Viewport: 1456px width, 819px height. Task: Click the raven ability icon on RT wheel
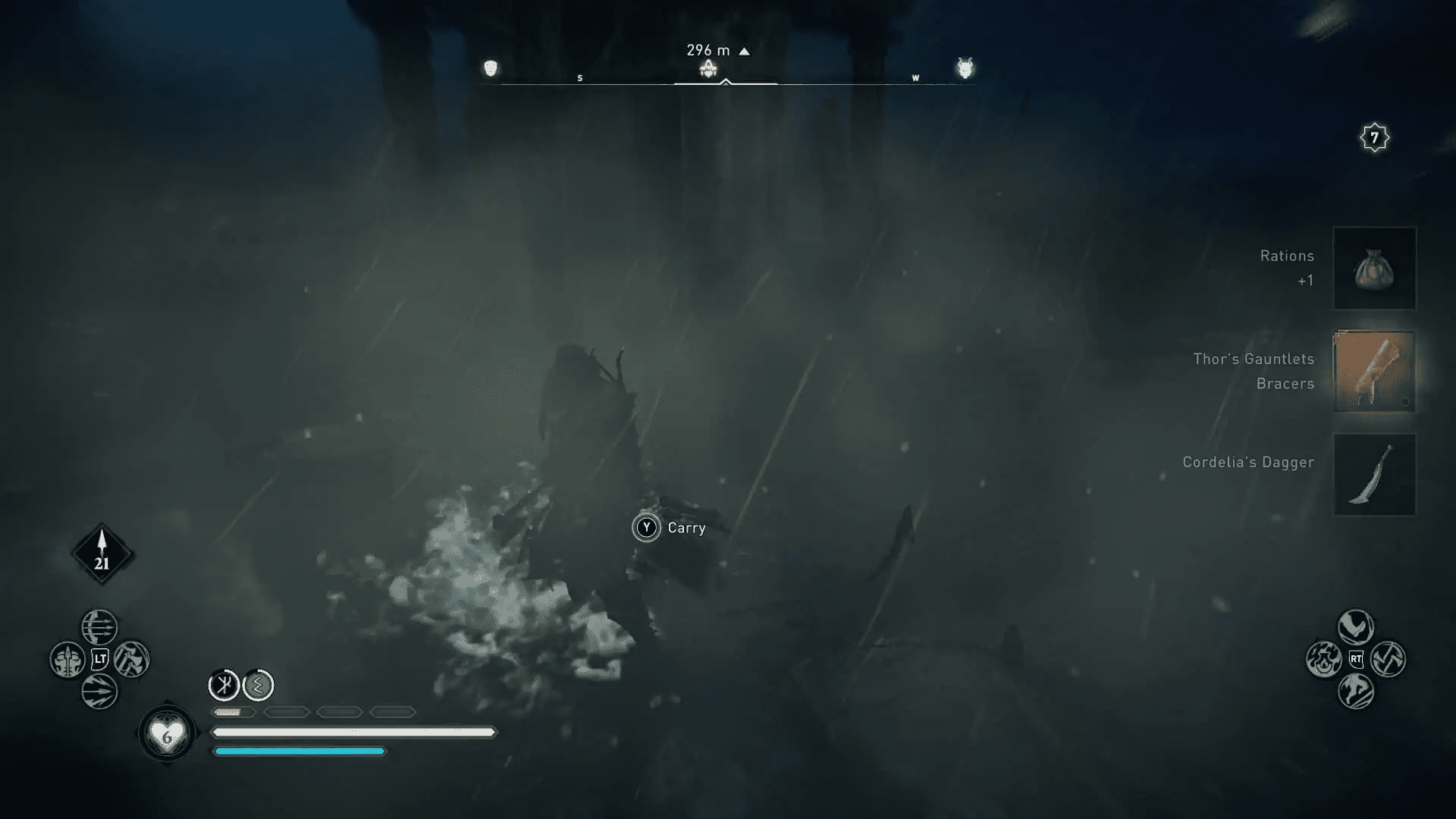point(1356,626)
